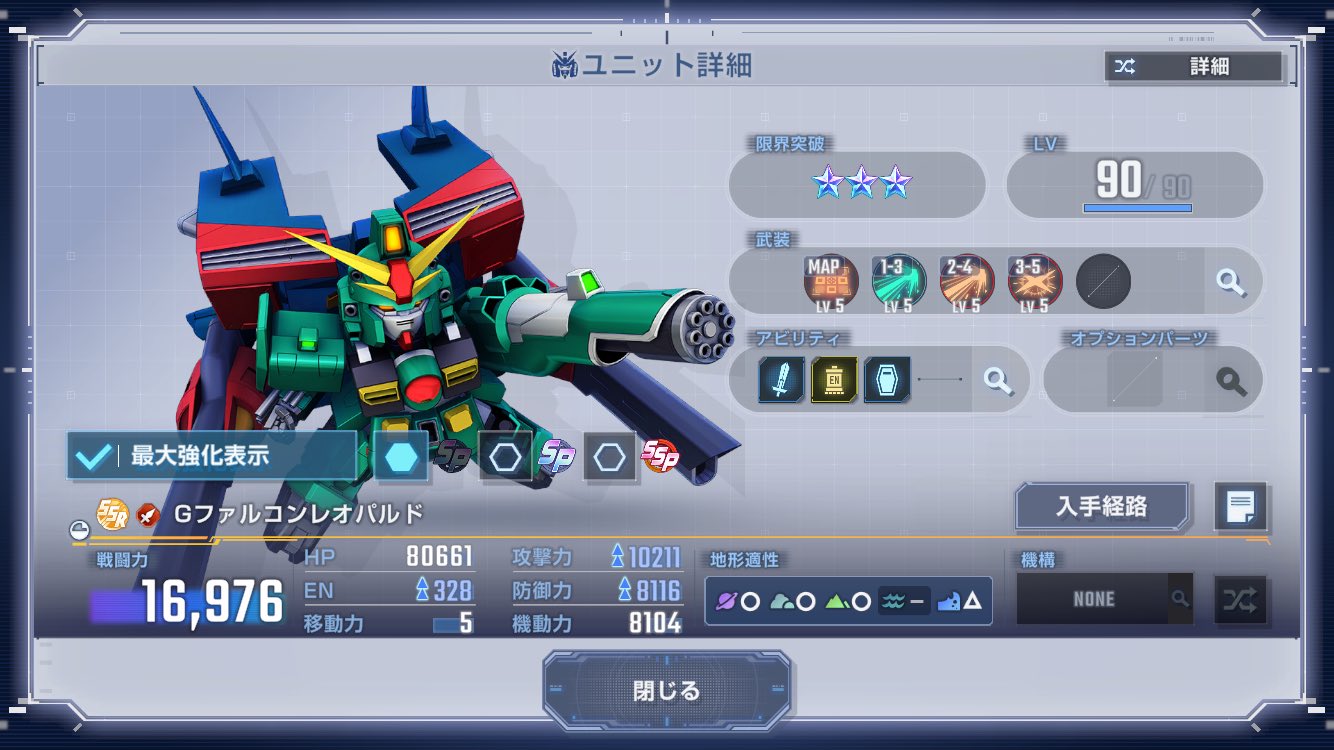Select the hexagon beside the SSP badge
This screenshot has height=750, width=1334.
(609, 457)
